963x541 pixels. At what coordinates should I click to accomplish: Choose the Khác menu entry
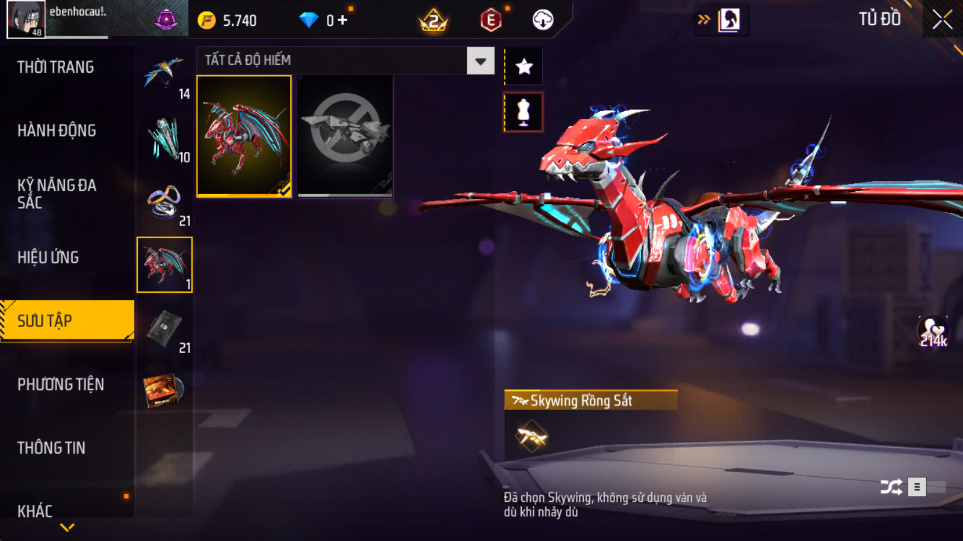click(35, 511)
